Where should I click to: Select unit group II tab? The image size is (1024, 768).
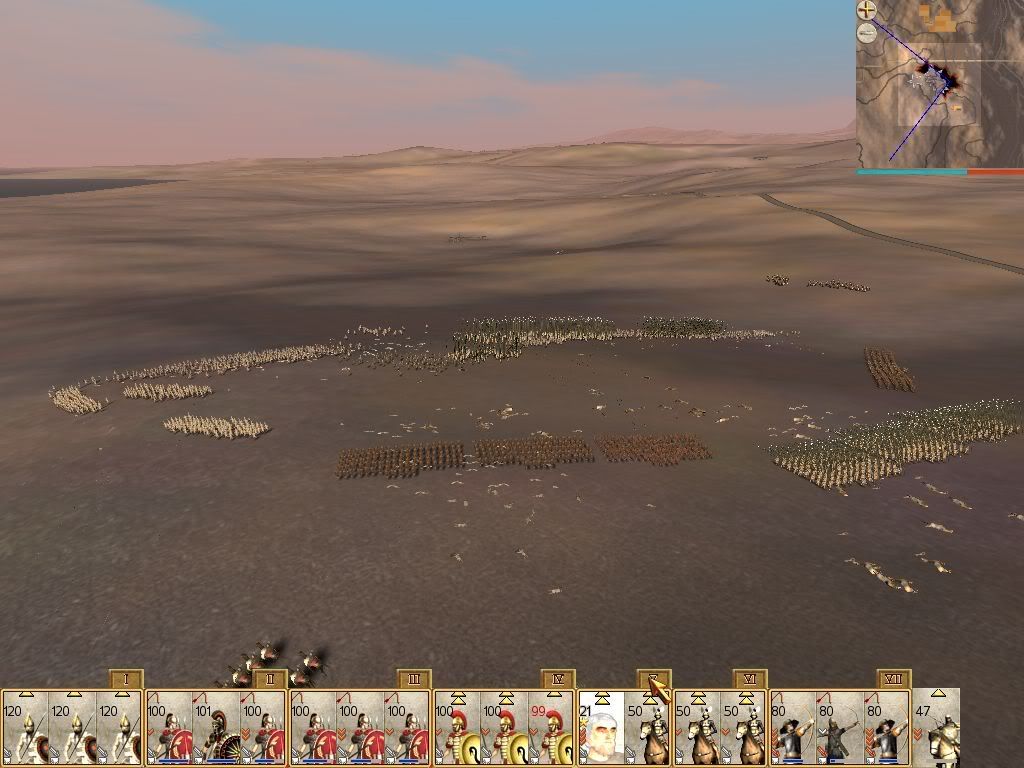click(x=270, y=680)
